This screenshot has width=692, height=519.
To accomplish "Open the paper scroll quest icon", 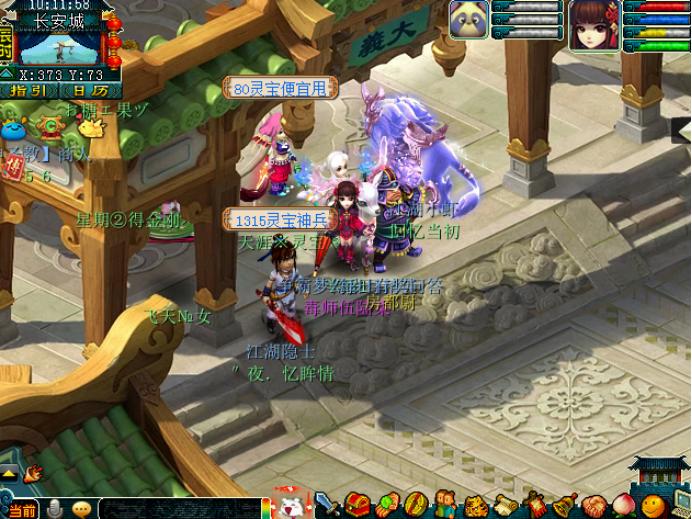I will click(x=503, y=504).
